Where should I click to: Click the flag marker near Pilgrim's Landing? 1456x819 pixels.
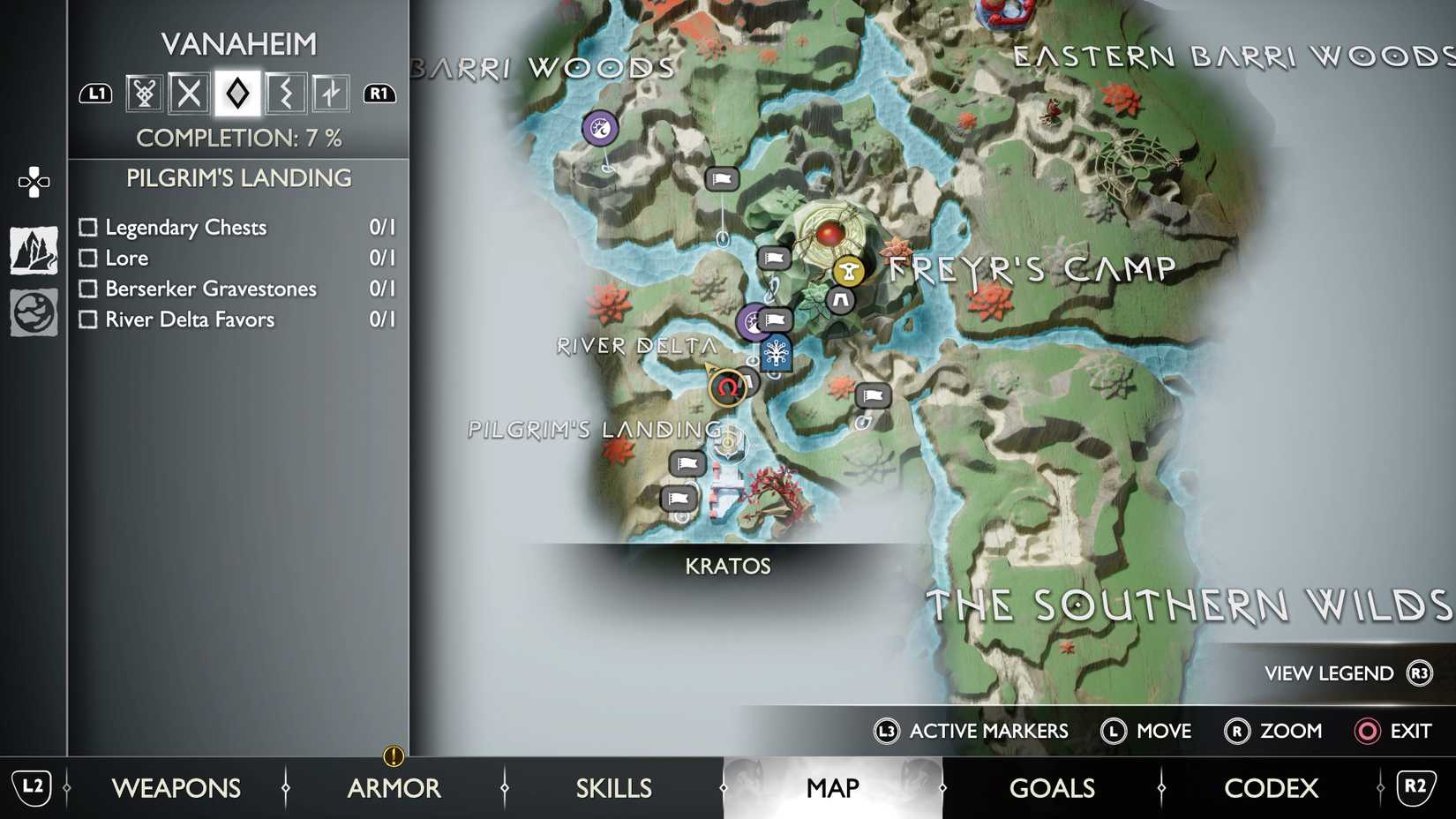[688, 463]
